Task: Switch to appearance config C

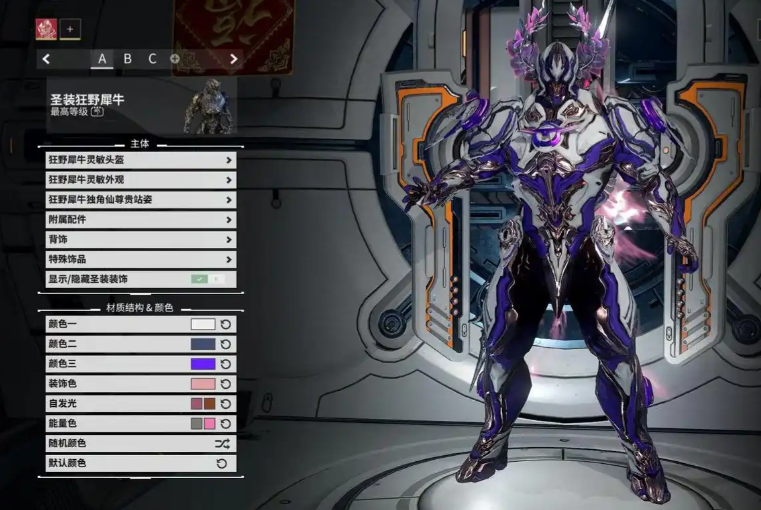Action: 153,59
